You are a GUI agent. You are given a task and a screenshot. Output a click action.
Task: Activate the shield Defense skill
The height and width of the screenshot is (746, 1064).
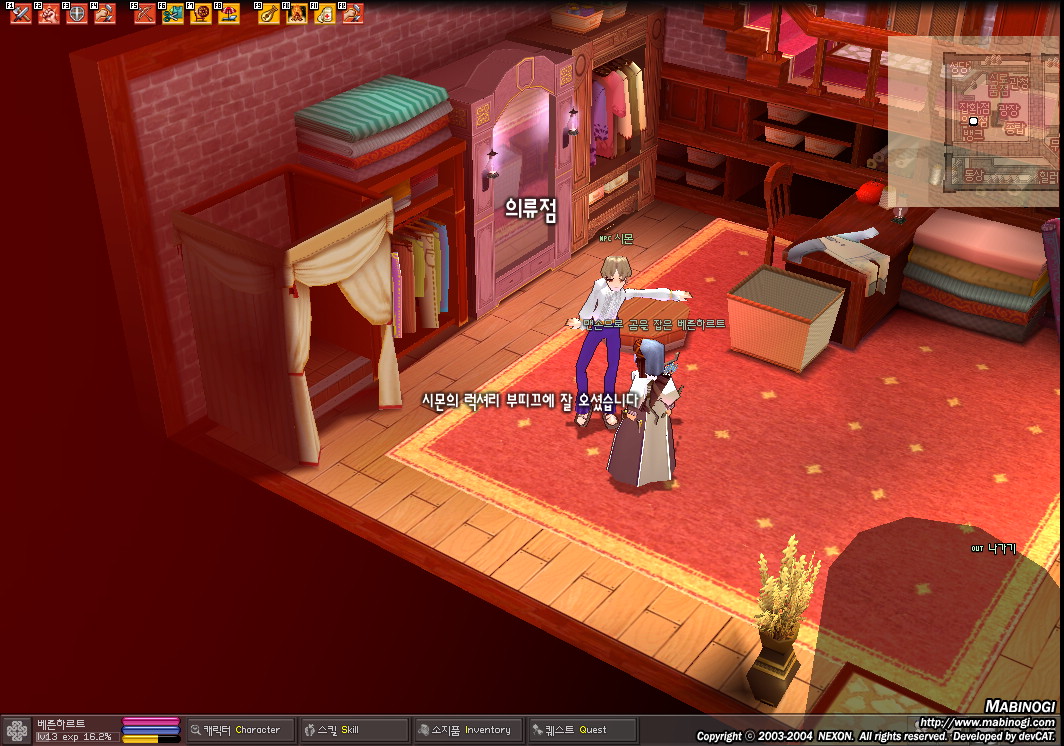[x=76, y=14]
